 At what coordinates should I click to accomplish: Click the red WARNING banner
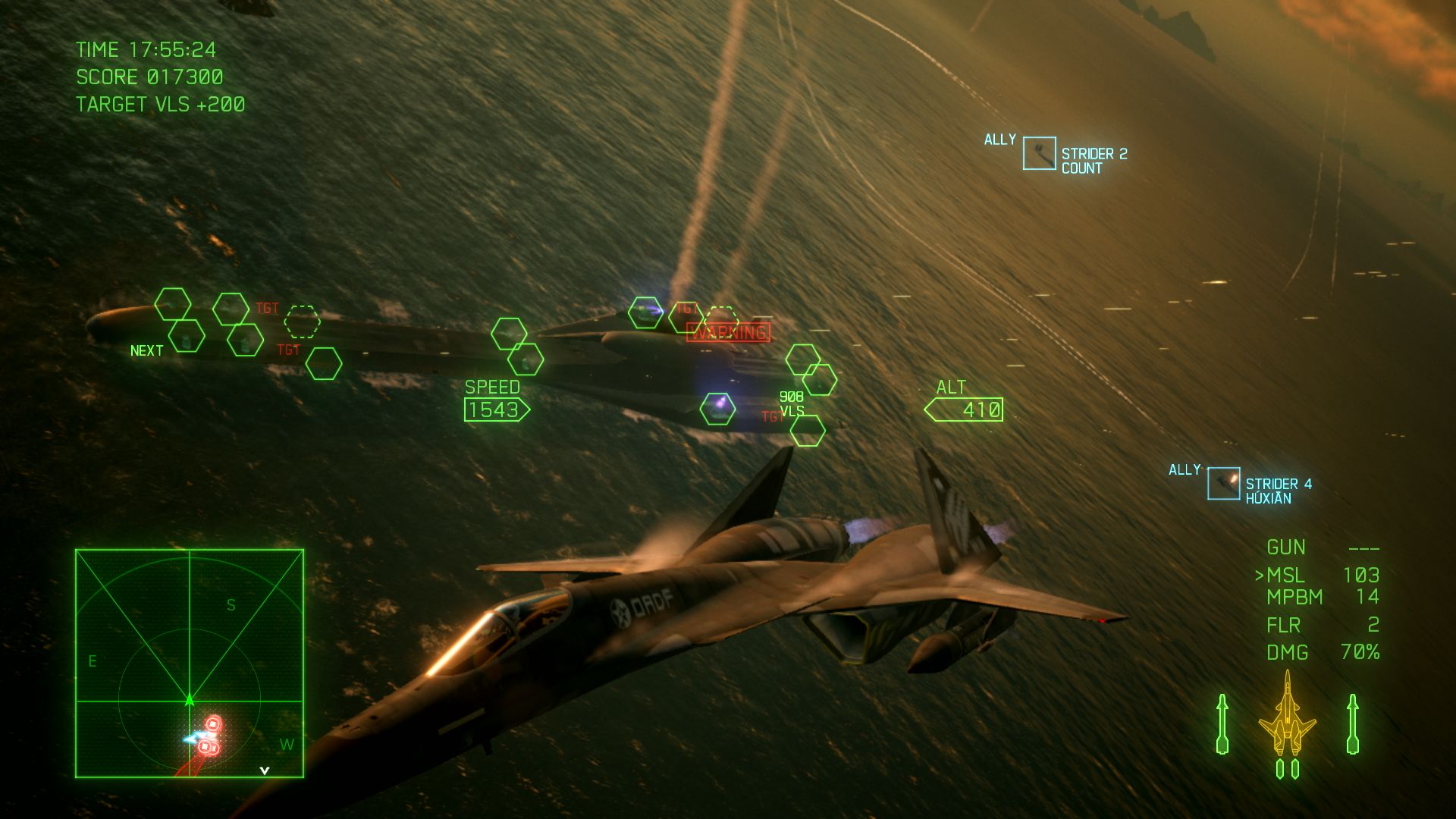(727, 331)
